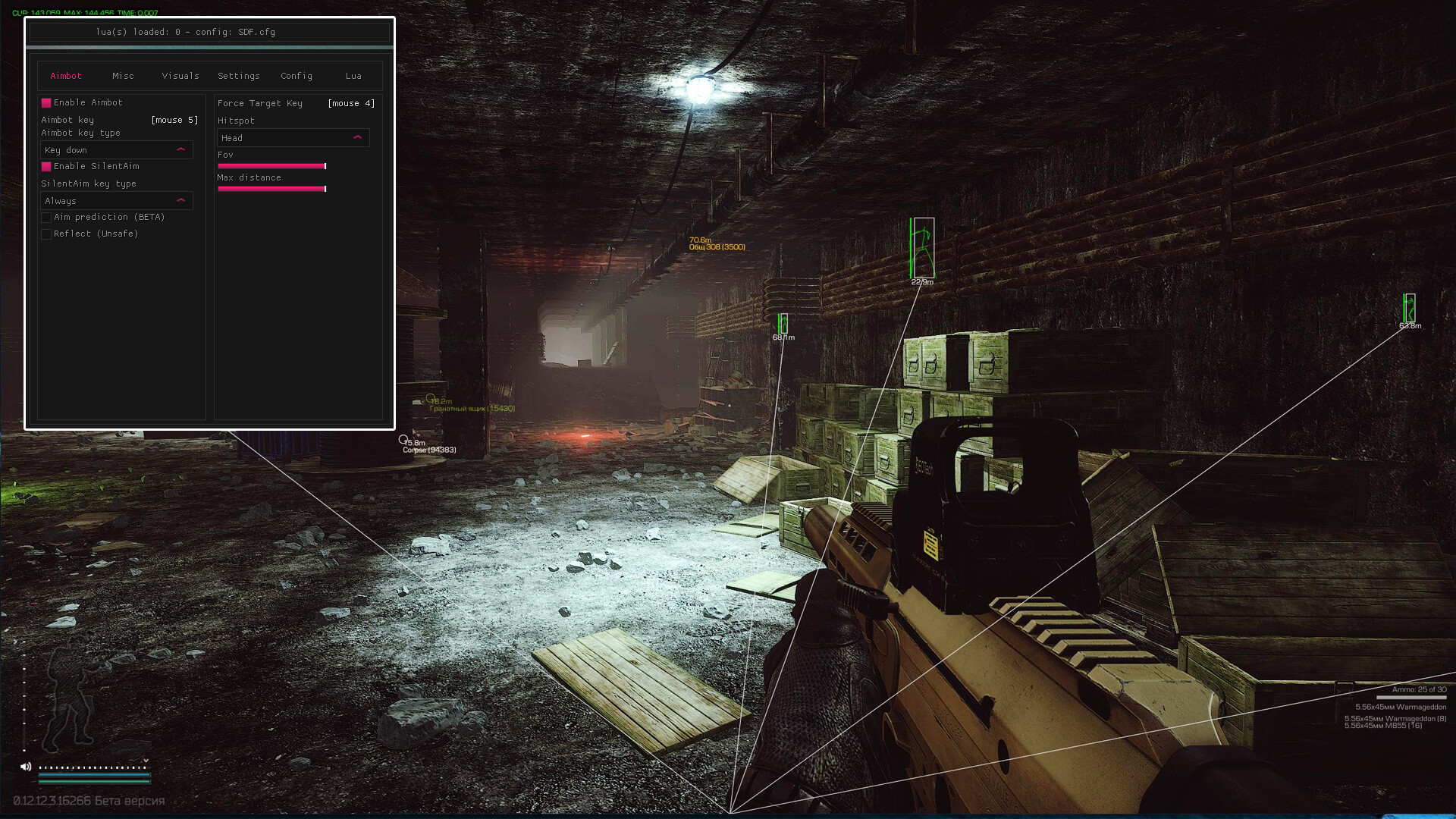Expand the SilentAim key type dropdown
Screen dimensions: 1456x819
(116, 200)
